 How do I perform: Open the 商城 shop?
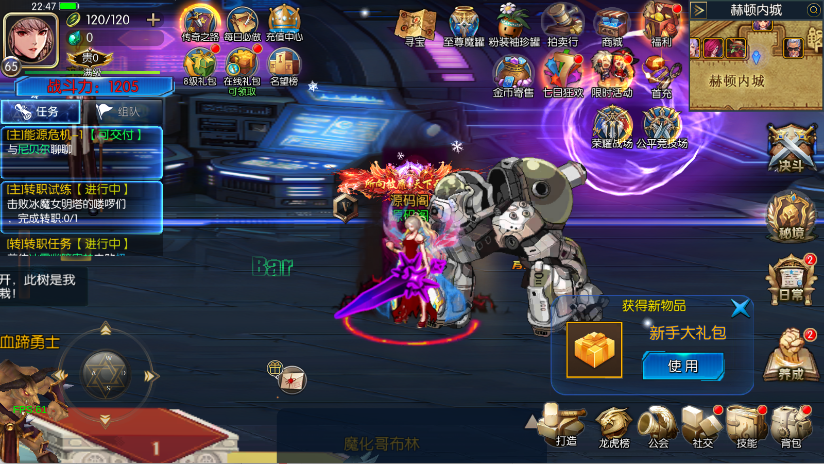pyautogui.click(x=612, y=26)
